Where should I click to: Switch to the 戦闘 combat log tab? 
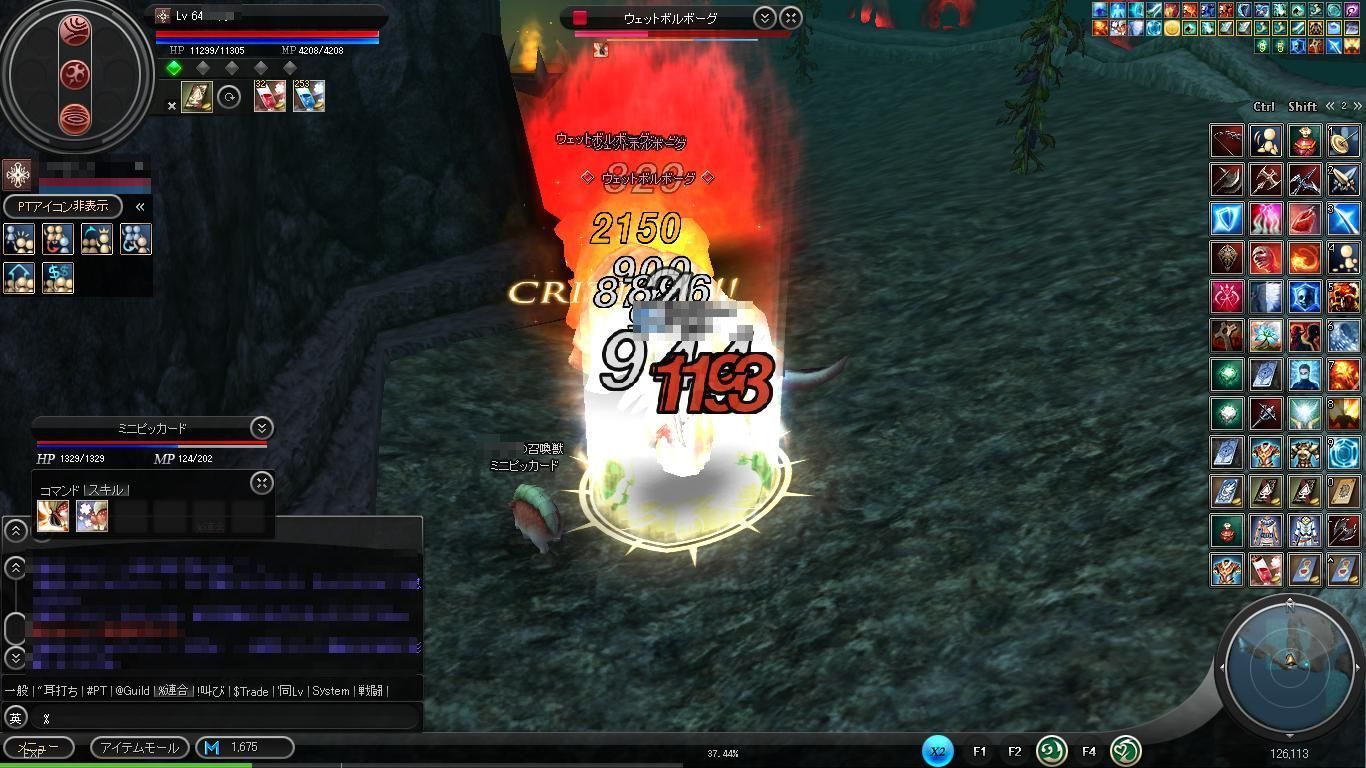(370, 691)
